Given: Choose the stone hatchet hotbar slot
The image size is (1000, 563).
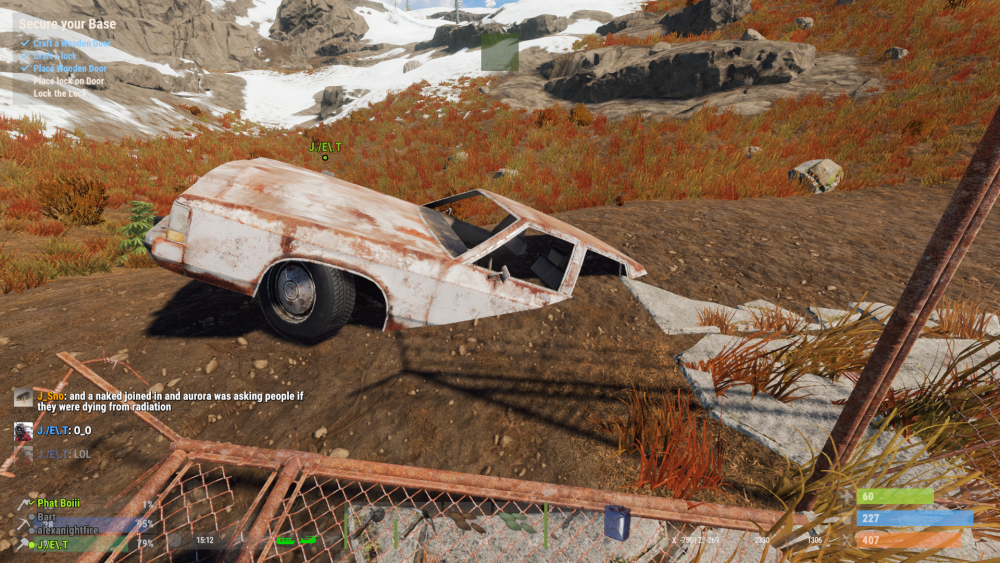Looking at the screenshot, I should pos(370,523).
